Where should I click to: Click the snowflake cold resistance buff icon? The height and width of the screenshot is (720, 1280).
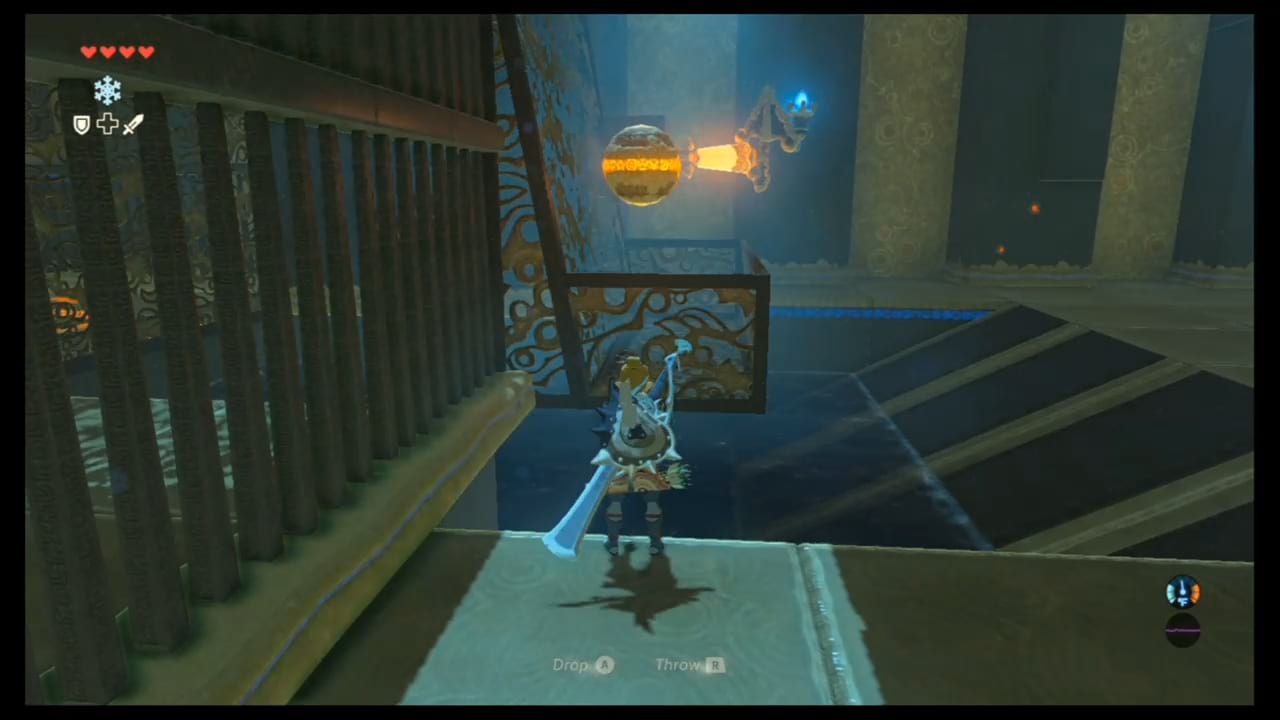[107, 90]
